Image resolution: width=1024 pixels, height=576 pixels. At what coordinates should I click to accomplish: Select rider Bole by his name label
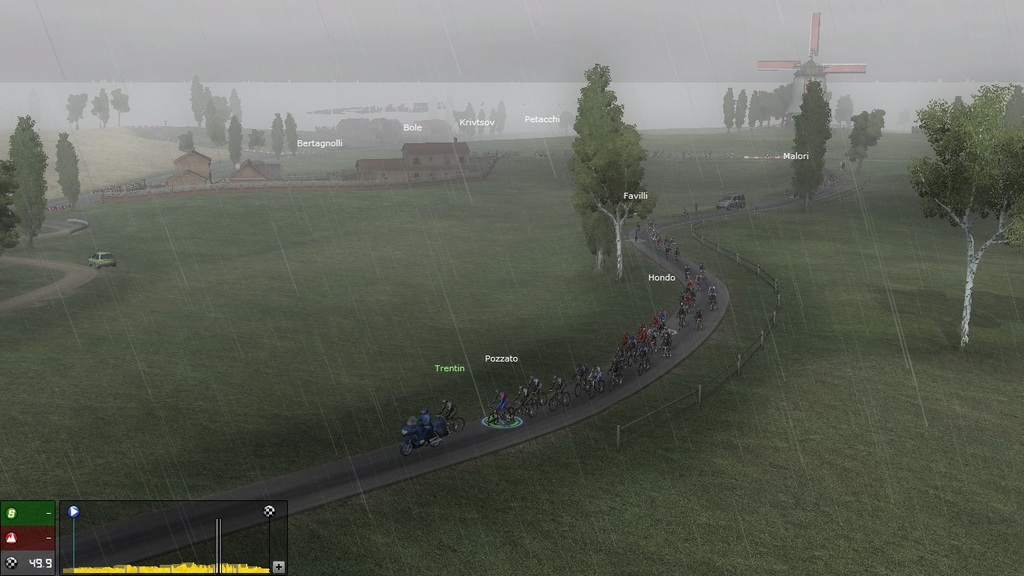point(412,128)
